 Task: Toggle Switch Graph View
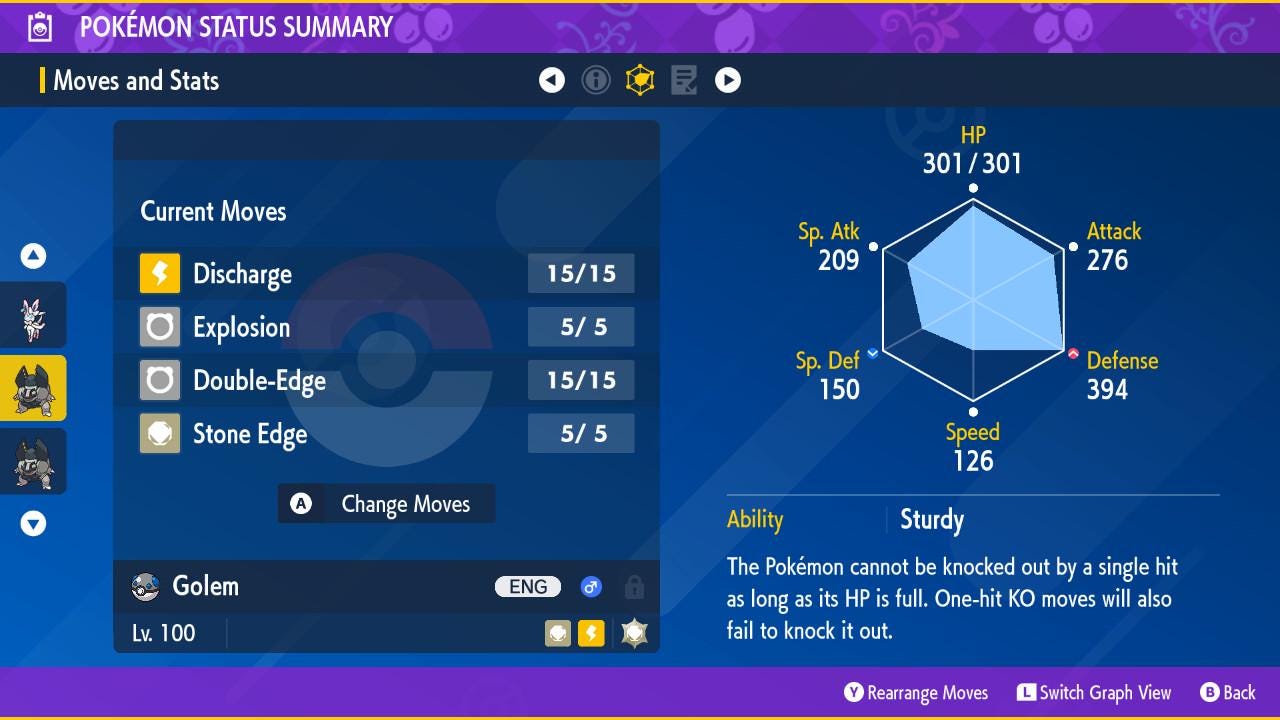pyautogui.click(x=1094, y=693)
